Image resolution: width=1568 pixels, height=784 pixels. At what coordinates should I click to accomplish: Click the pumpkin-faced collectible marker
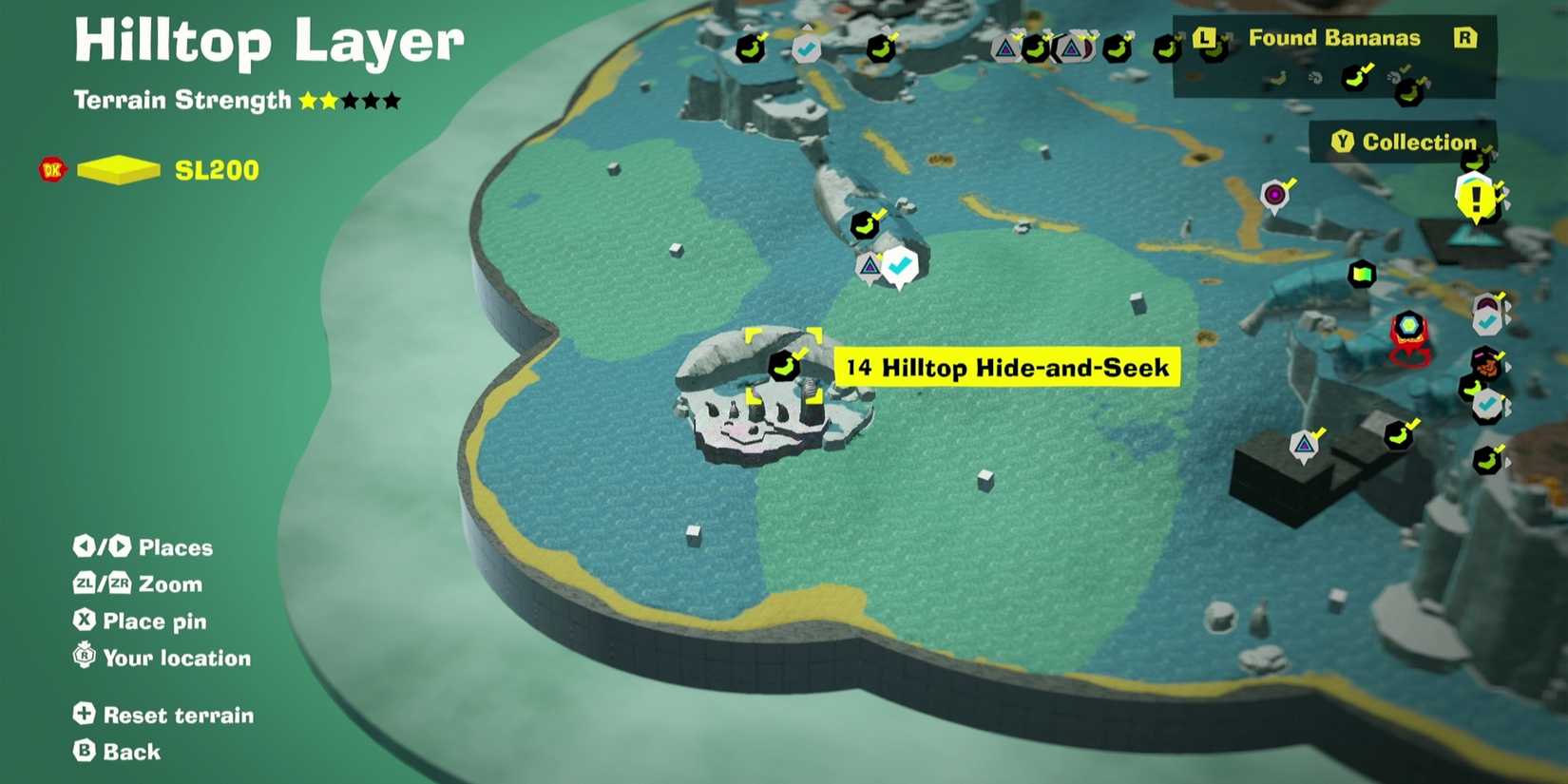point(1485,364)
